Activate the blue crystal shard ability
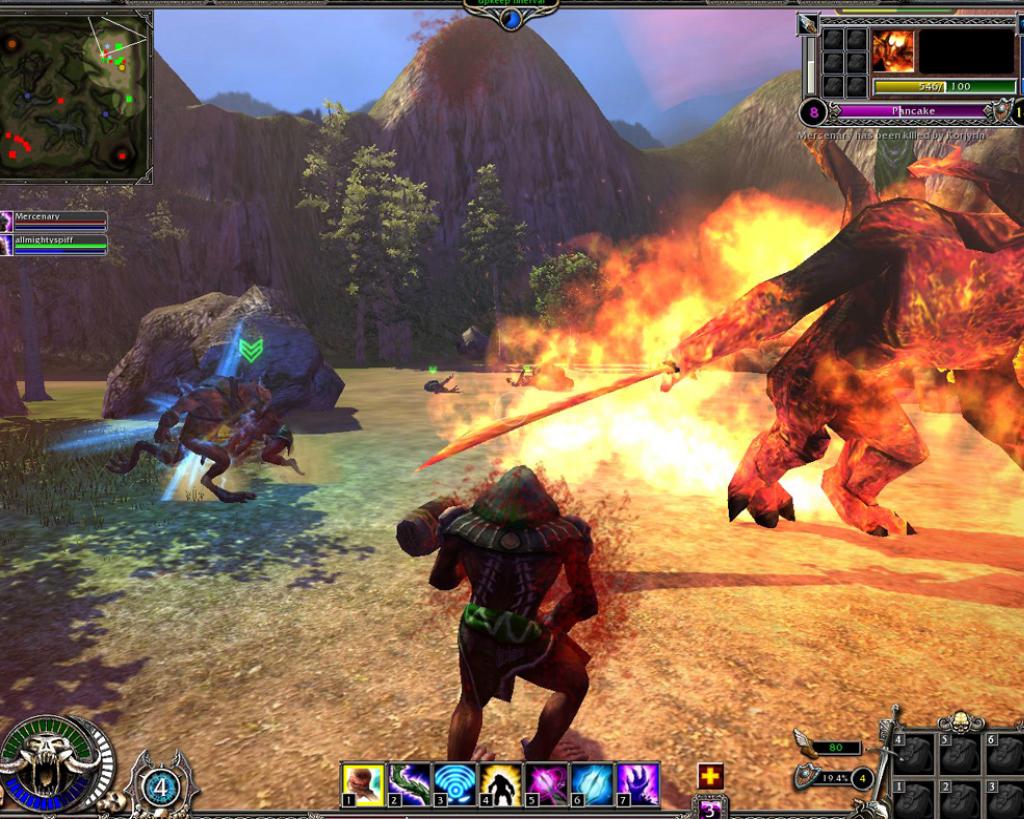This screenshot has height=819, width=1024. pos(592,784)
